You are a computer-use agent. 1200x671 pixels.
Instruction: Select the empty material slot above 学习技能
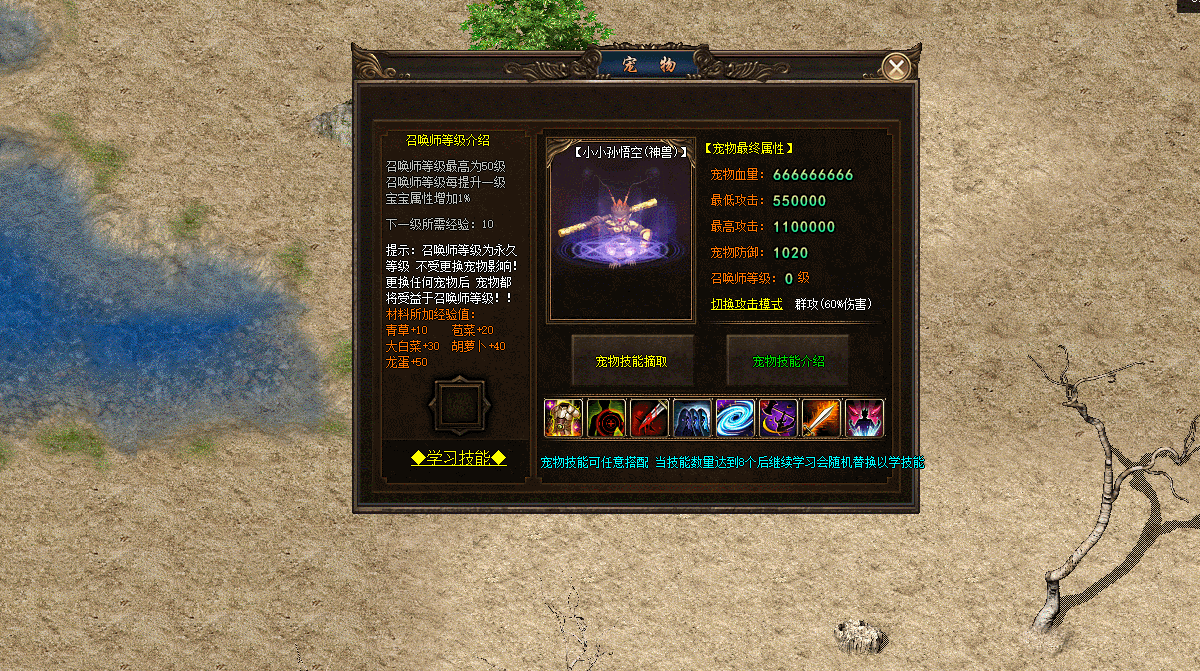click(458, 405)
